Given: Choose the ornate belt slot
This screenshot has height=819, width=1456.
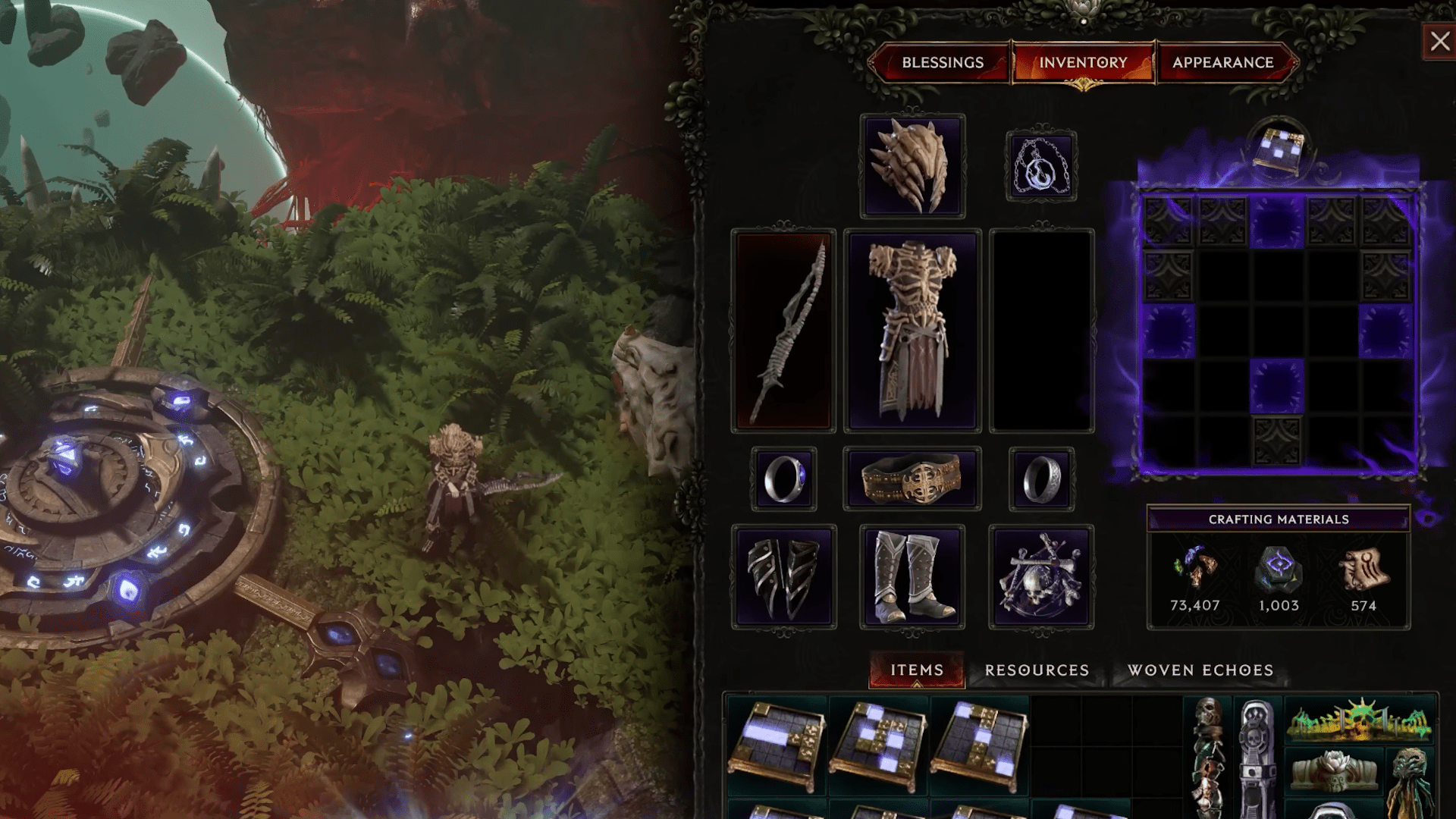Looking at the screenshot, I should pyautogui.click(x=912, y=479).
